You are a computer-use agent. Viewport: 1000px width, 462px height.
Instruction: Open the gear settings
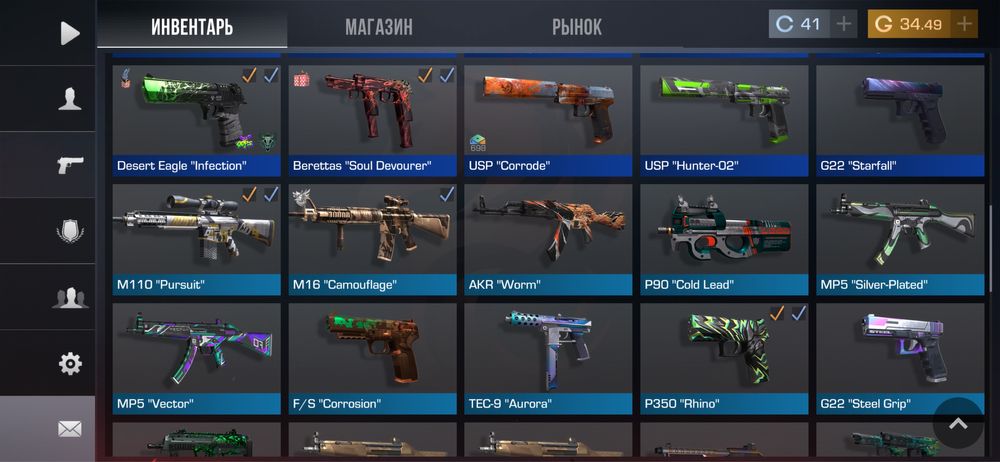click(69, 363)
